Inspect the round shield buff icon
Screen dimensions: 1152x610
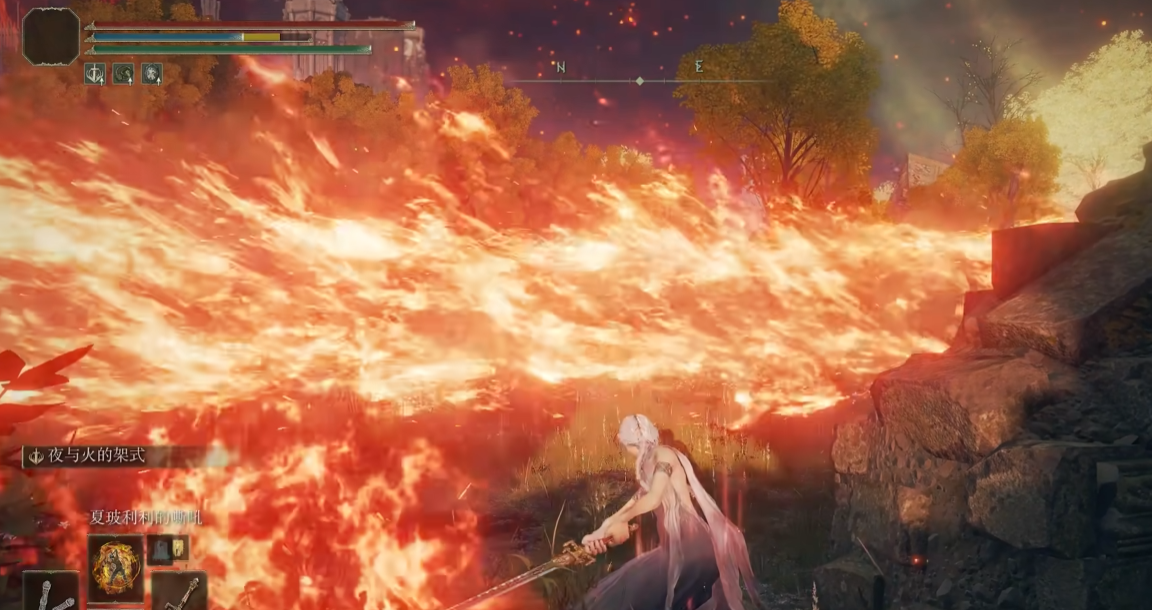pyautogui.click(x=151, y=73)
